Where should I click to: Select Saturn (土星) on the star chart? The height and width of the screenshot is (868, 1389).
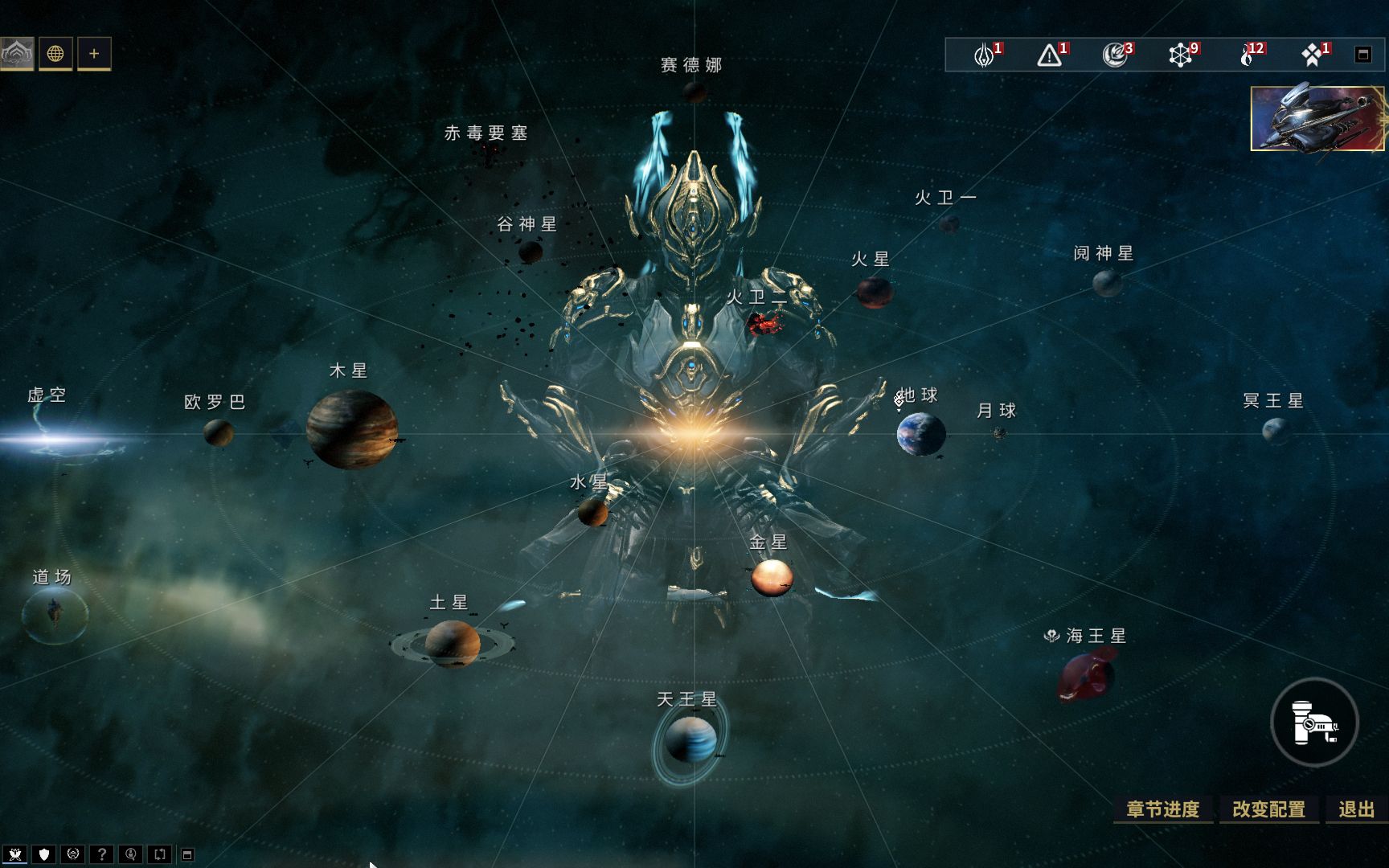coord(452,643)
